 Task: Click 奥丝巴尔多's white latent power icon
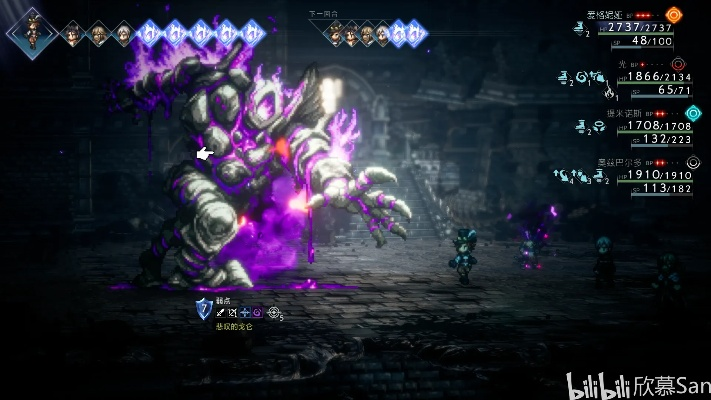click(693, 163)
